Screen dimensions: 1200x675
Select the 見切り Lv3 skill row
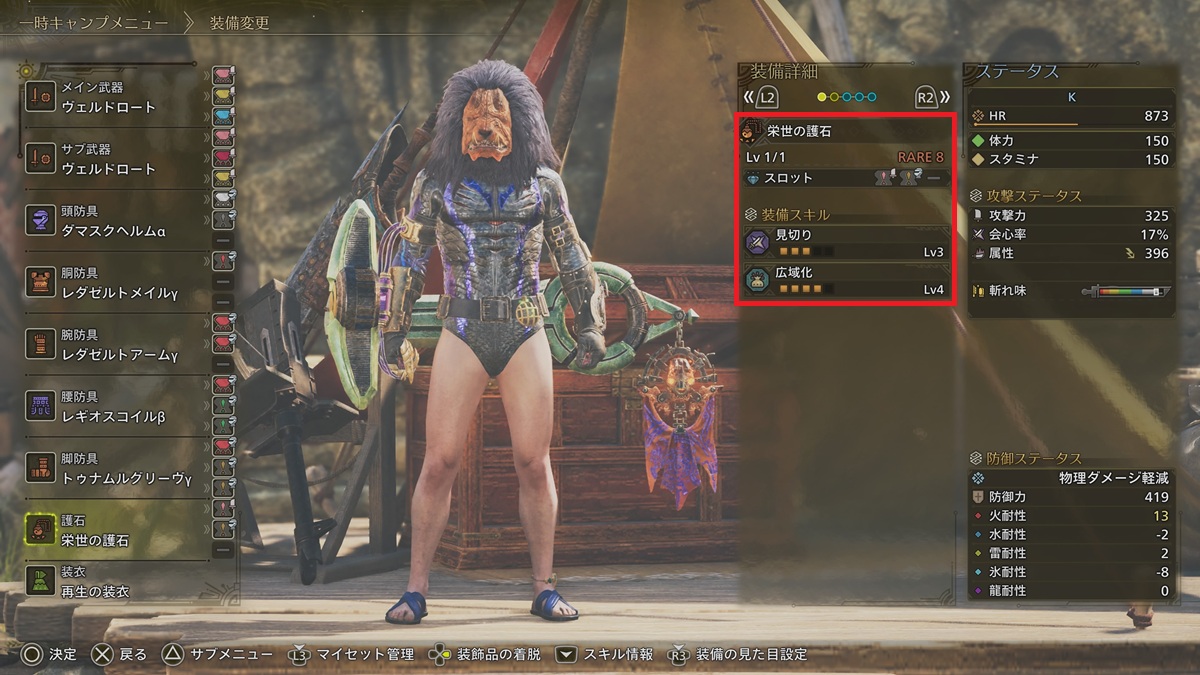click(x=846, y=243)
